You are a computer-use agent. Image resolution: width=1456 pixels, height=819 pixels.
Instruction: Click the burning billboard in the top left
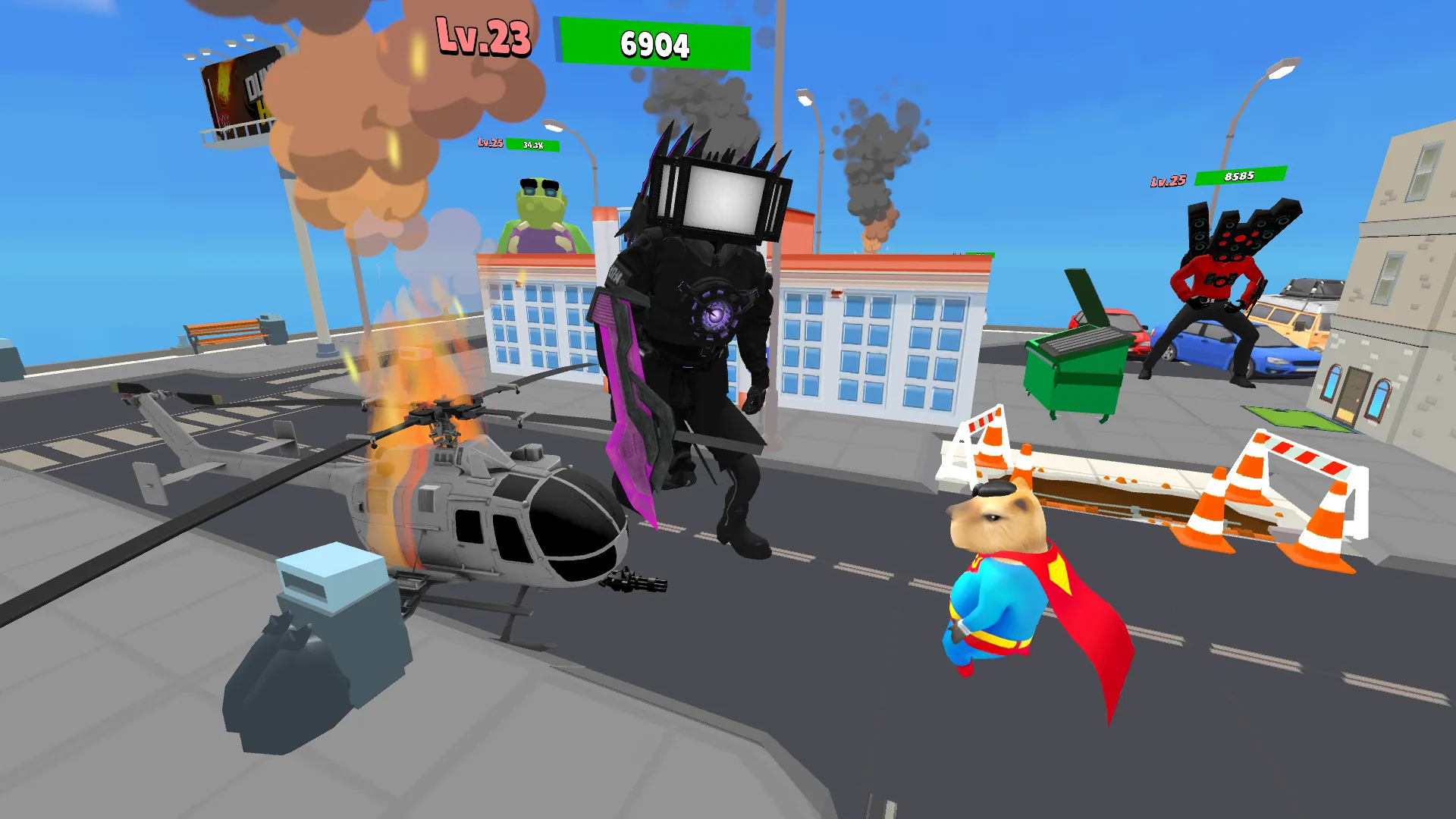(235, 91)
